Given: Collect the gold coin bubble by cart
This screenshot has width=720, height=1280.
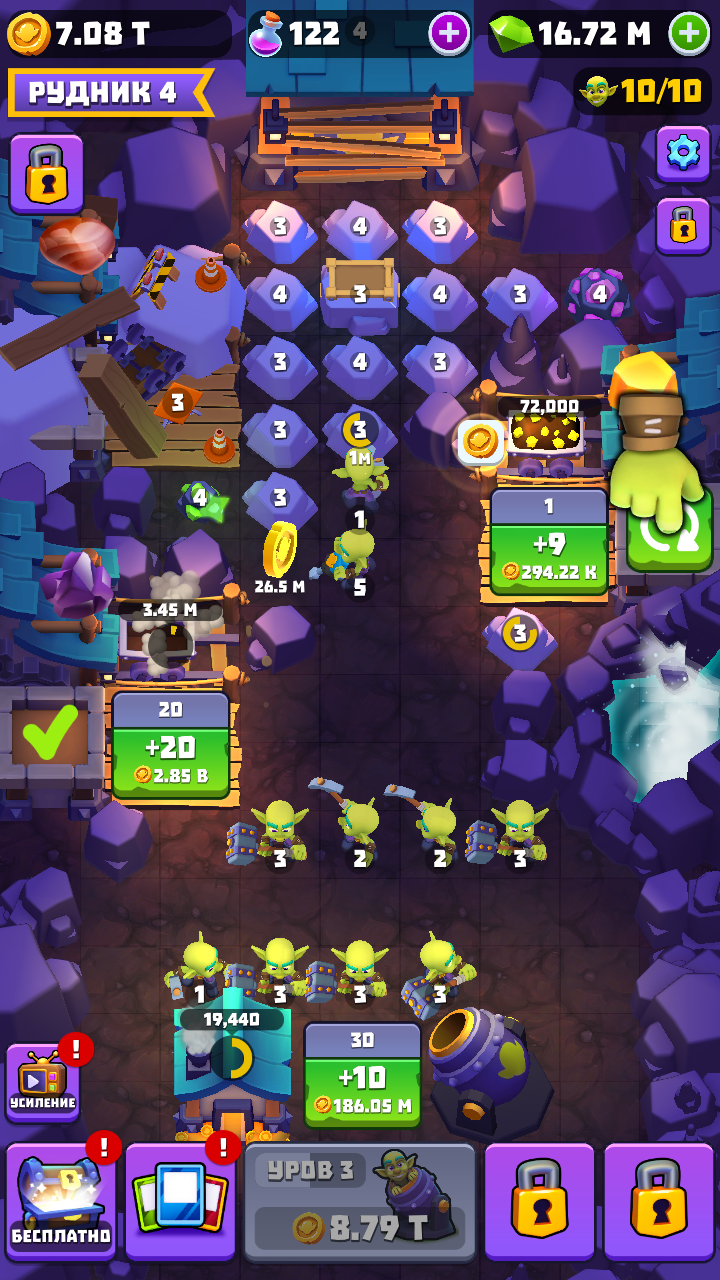Looking at the screenshot, I should (x=479, y=441).
